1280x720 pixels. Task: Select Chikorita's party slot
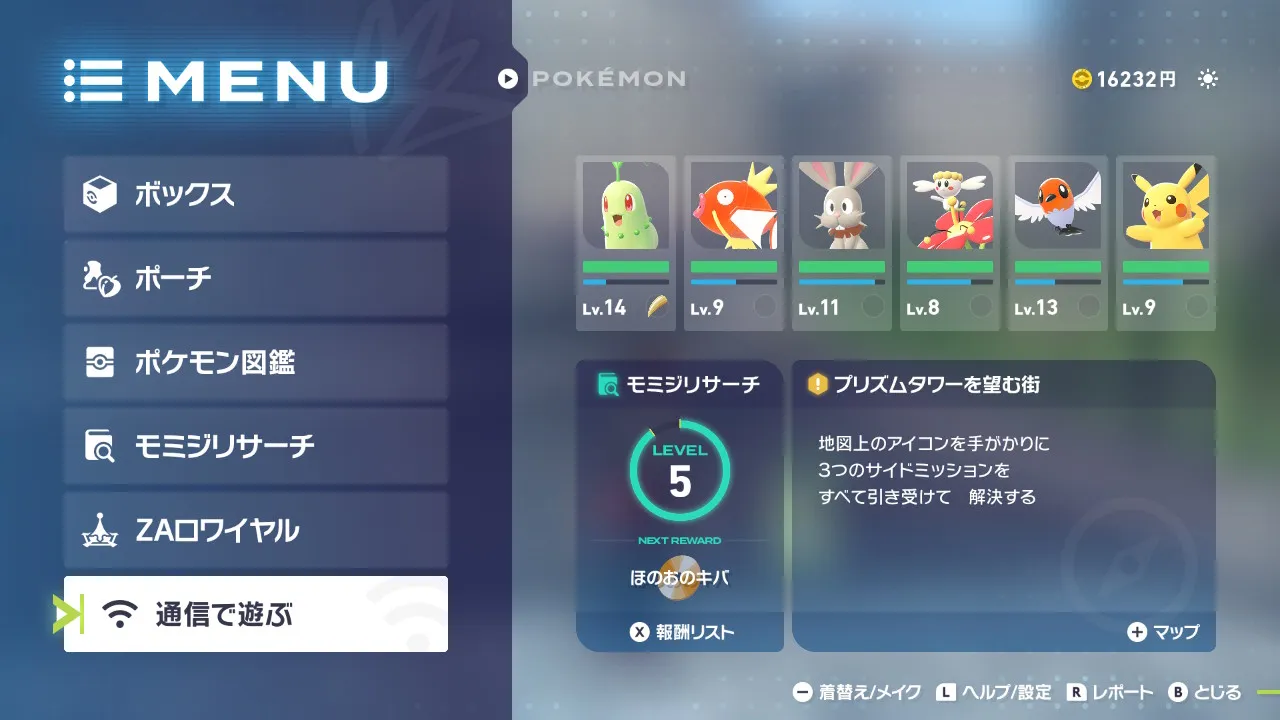626,243
